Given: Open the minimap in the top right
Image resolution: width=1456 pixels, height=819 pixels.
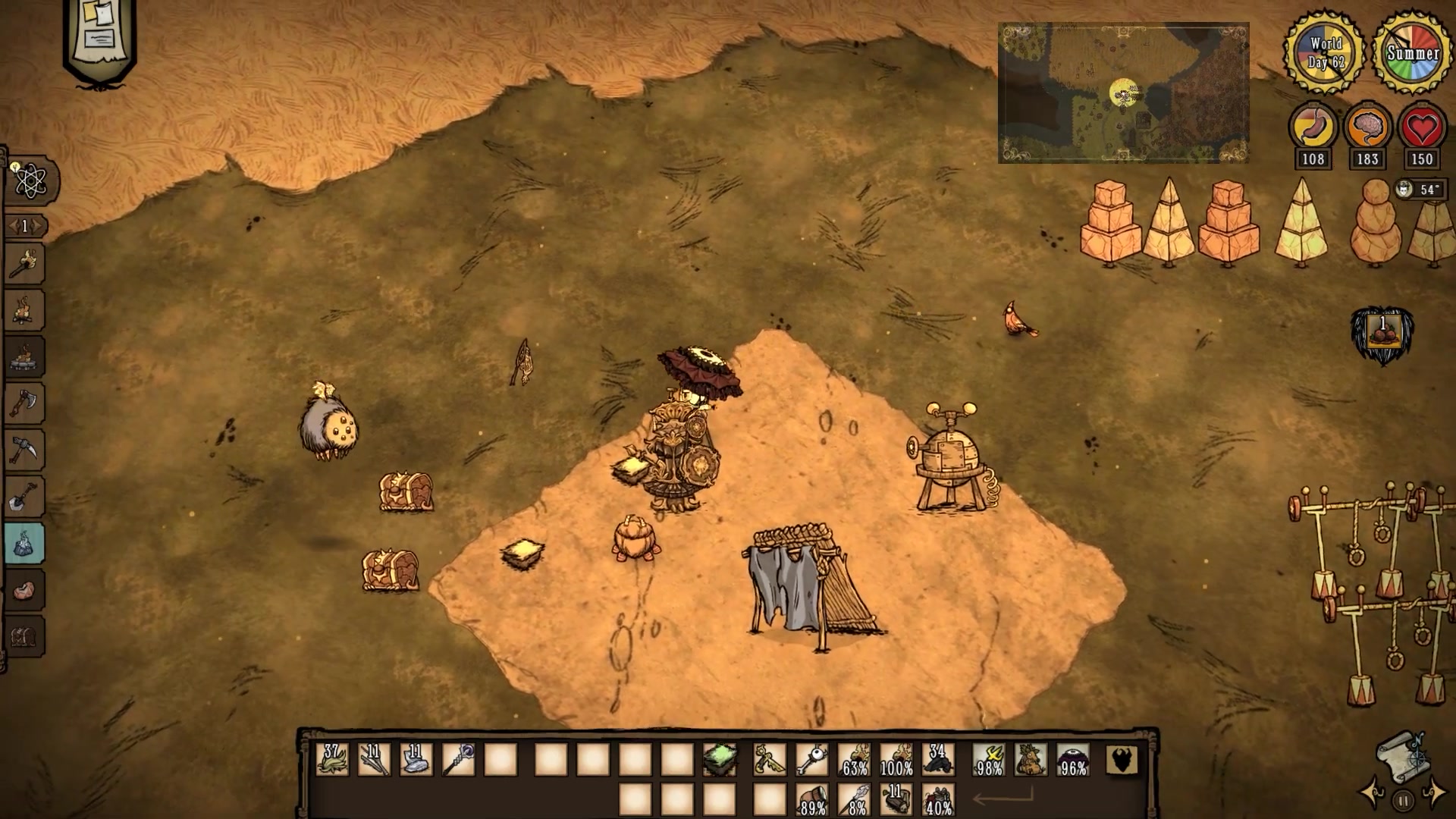Looking at the screenshot, I should (x=1123, y=93).
